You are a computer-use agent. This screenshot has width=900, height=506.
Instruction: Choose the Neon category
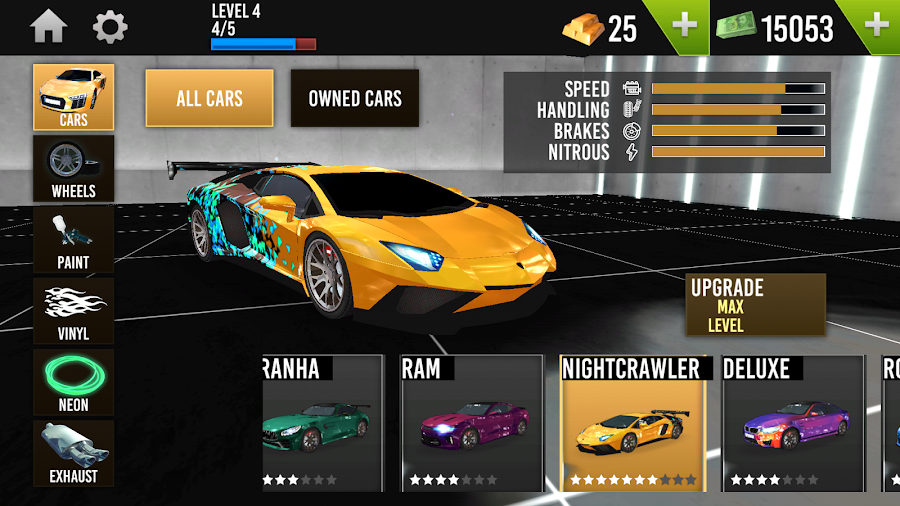74,383
